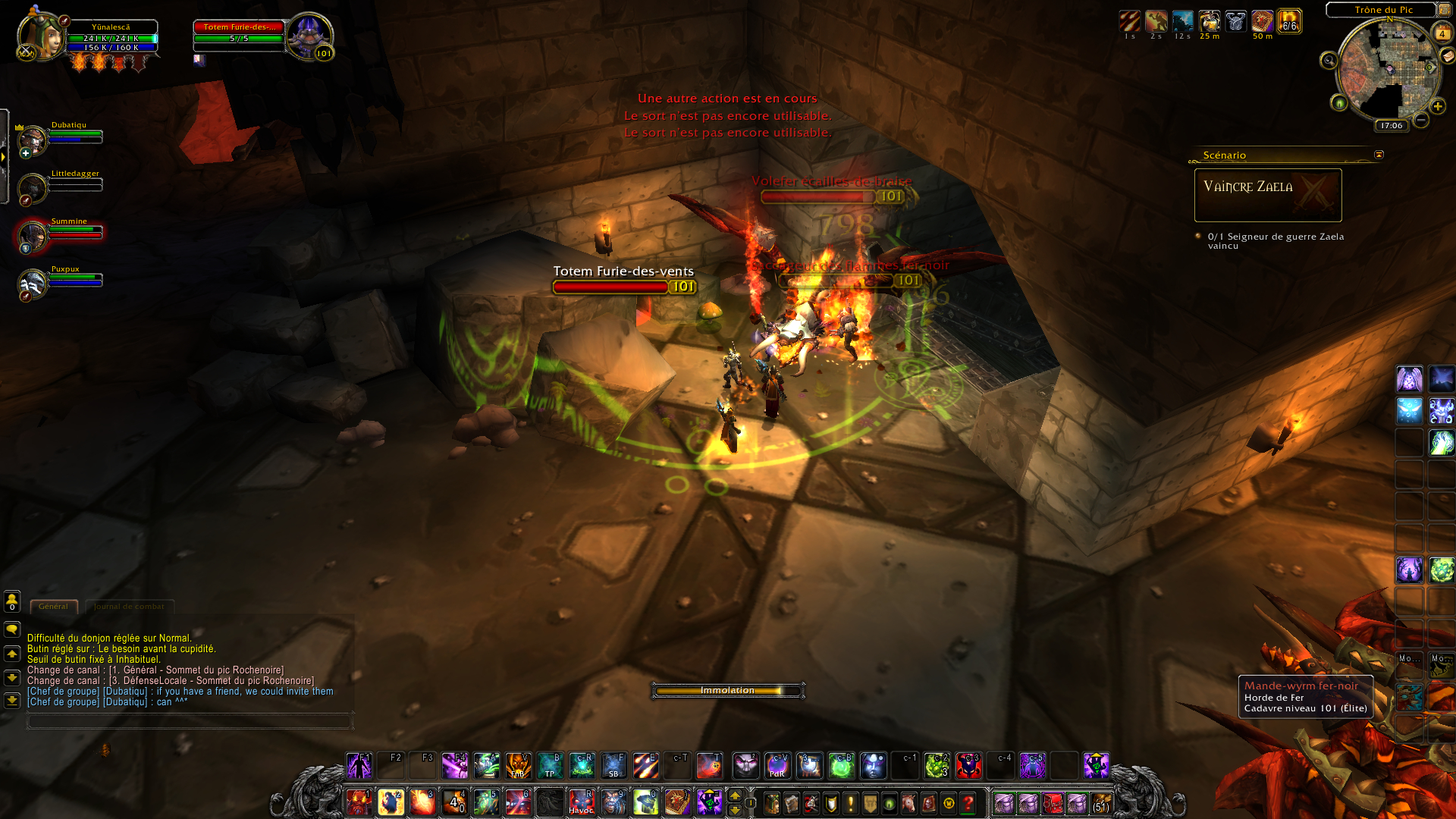Cast the Havoc ability on the action bar
Viewport: 1456px width, 819px height.
582,802
